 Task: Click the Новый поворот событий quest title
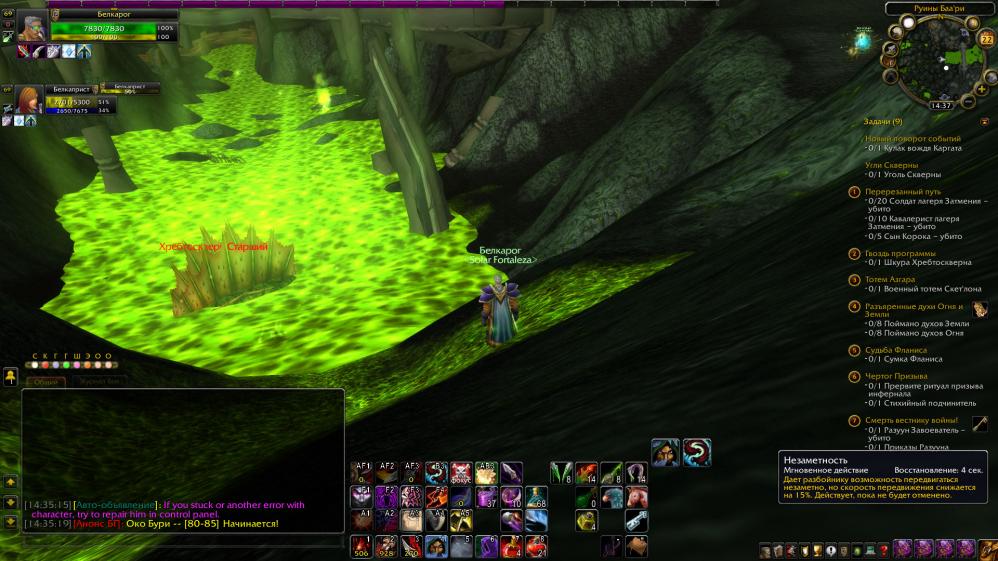[912, 139]
